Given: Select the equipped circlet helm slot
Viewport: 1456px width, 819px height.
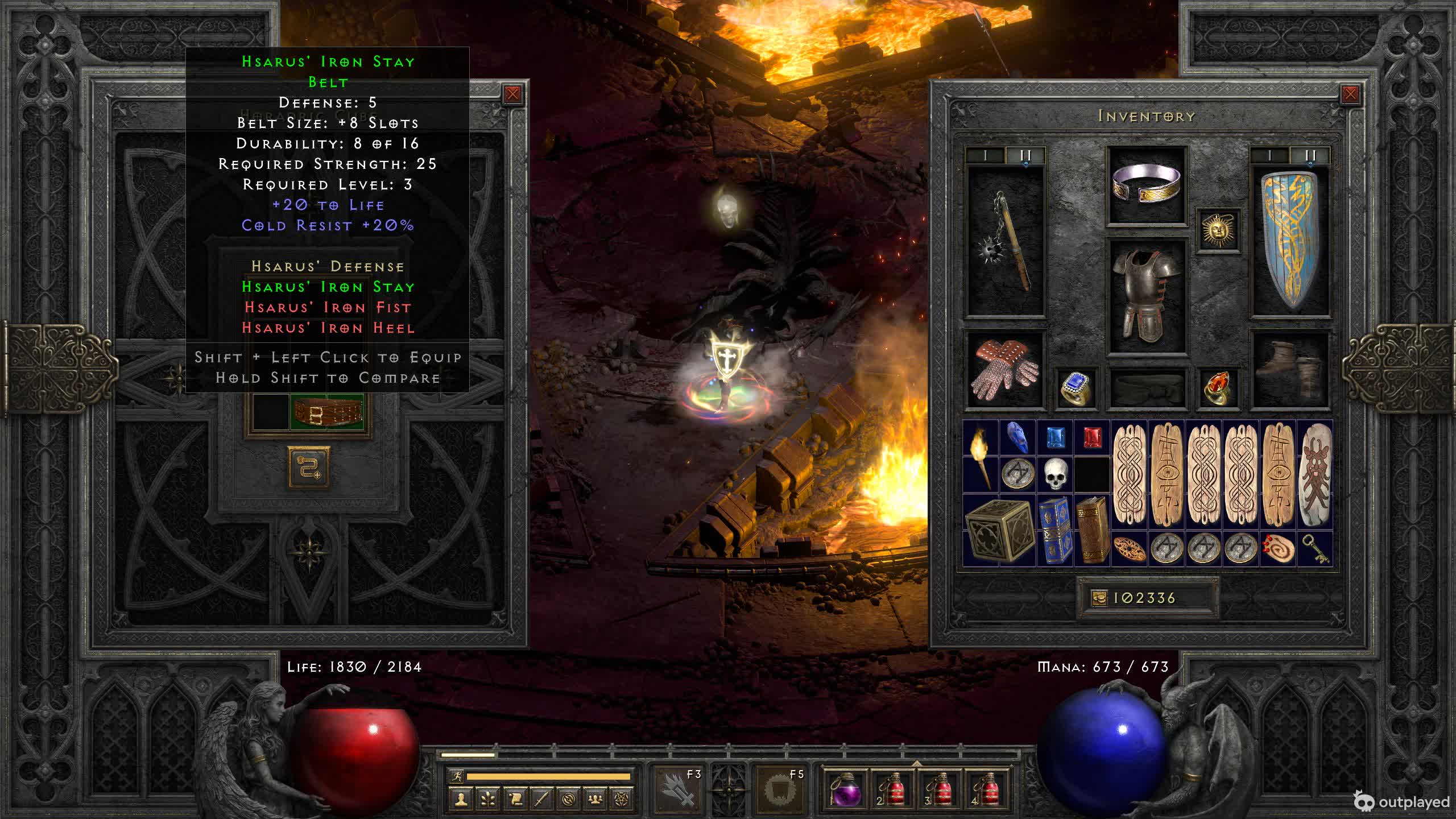Looking at the screenshot, I should point(1146,184).
